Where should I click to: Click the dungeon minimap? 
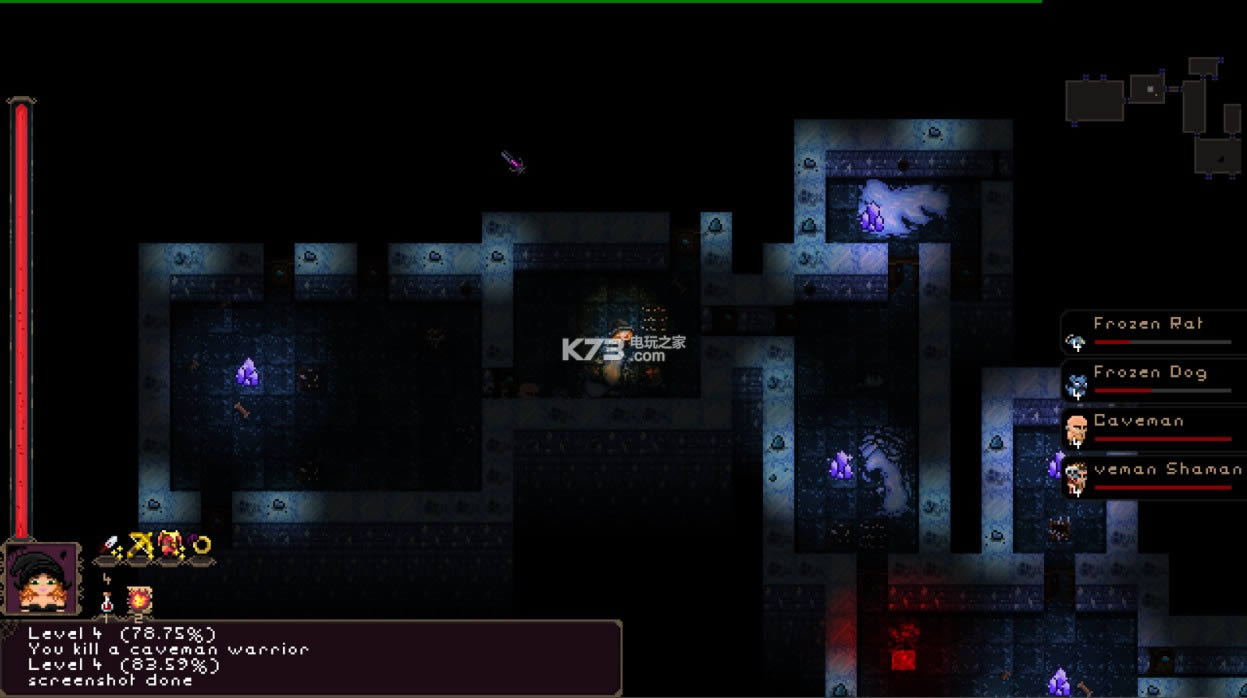pyautogui.click(x=1153, y=117)
